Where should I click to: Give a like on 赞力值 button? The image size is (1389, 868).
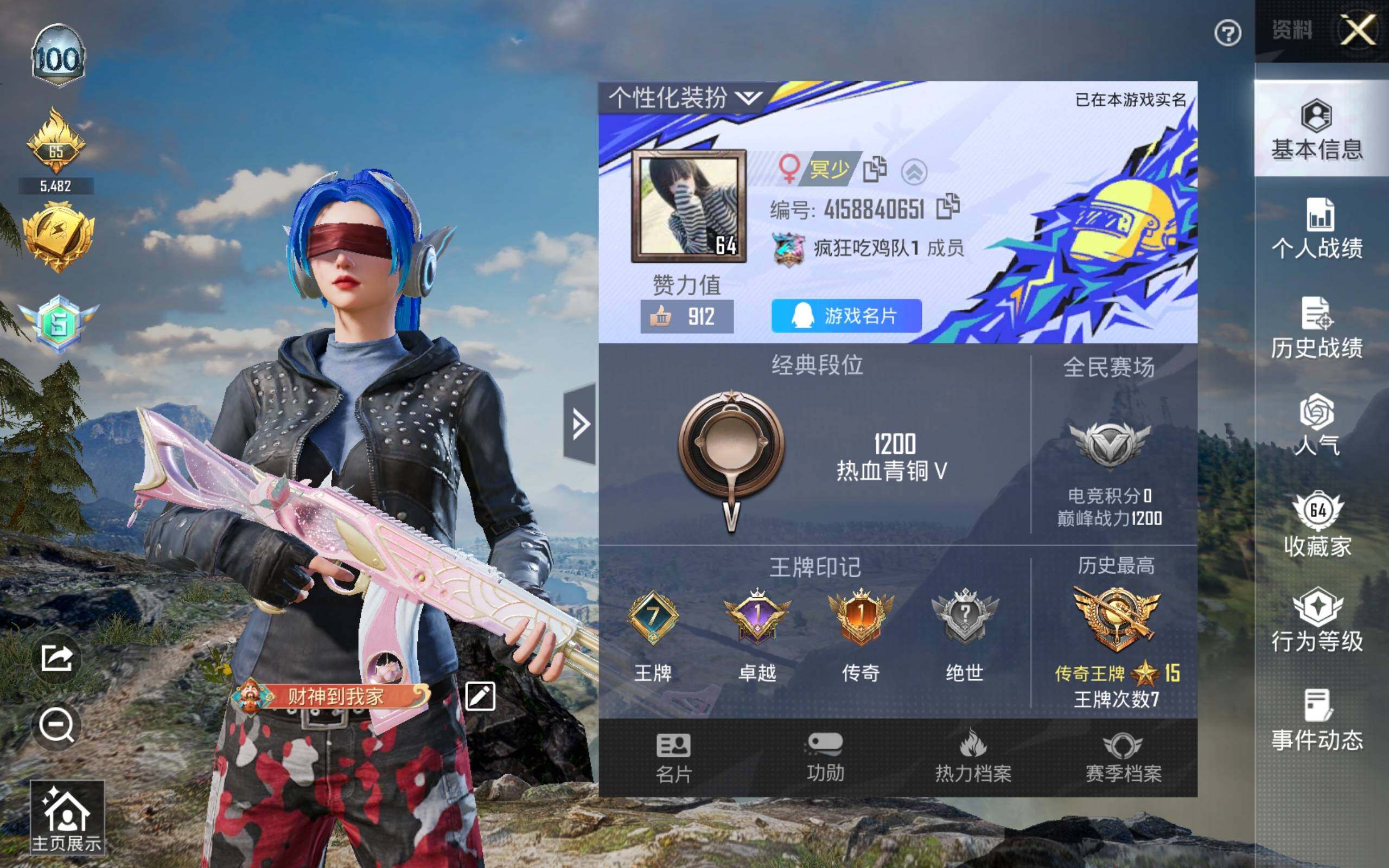(x=686, y=316)
